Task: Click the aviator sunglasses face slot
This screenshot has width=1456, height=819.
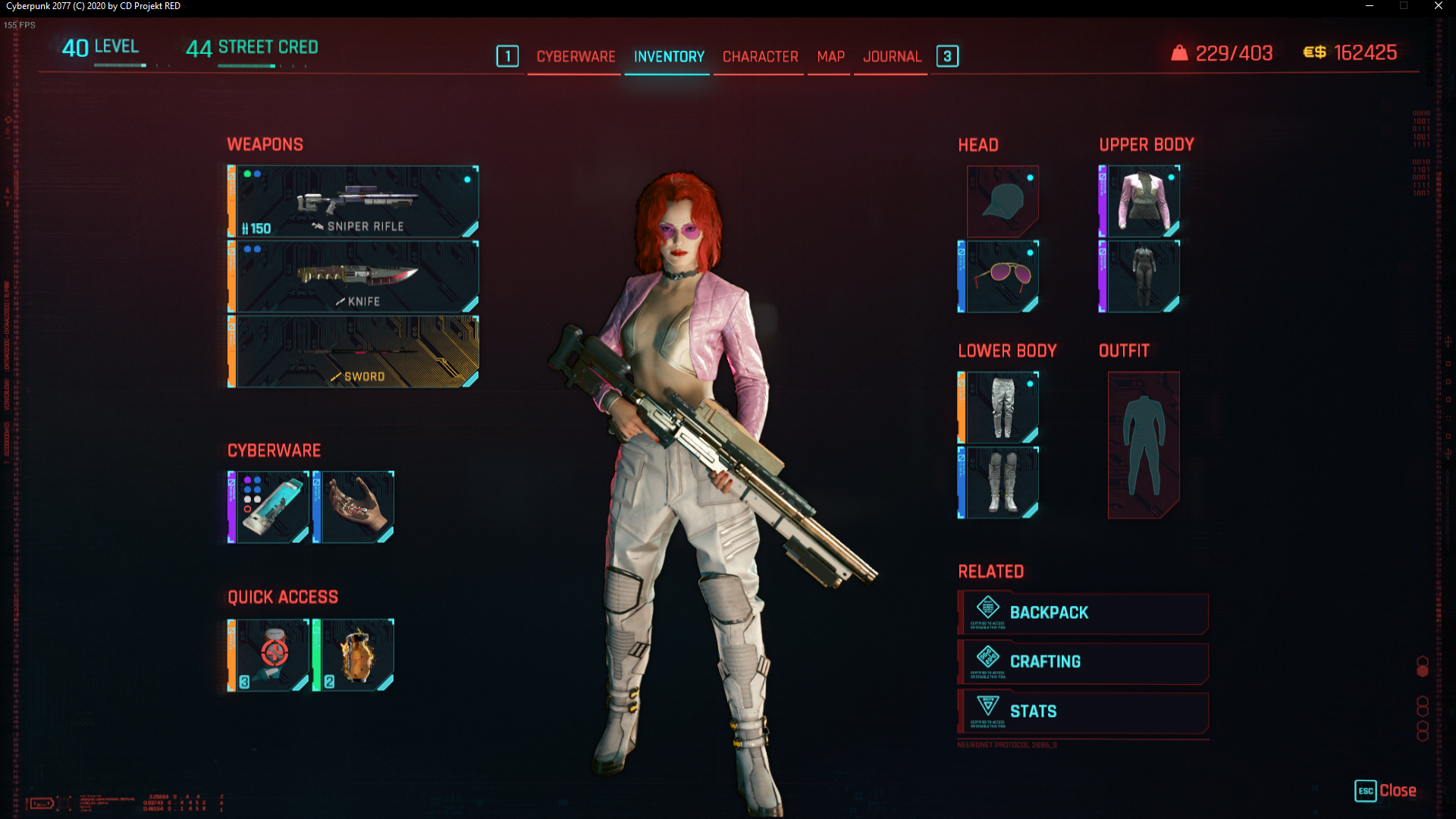Action: tap(1003, 275)
